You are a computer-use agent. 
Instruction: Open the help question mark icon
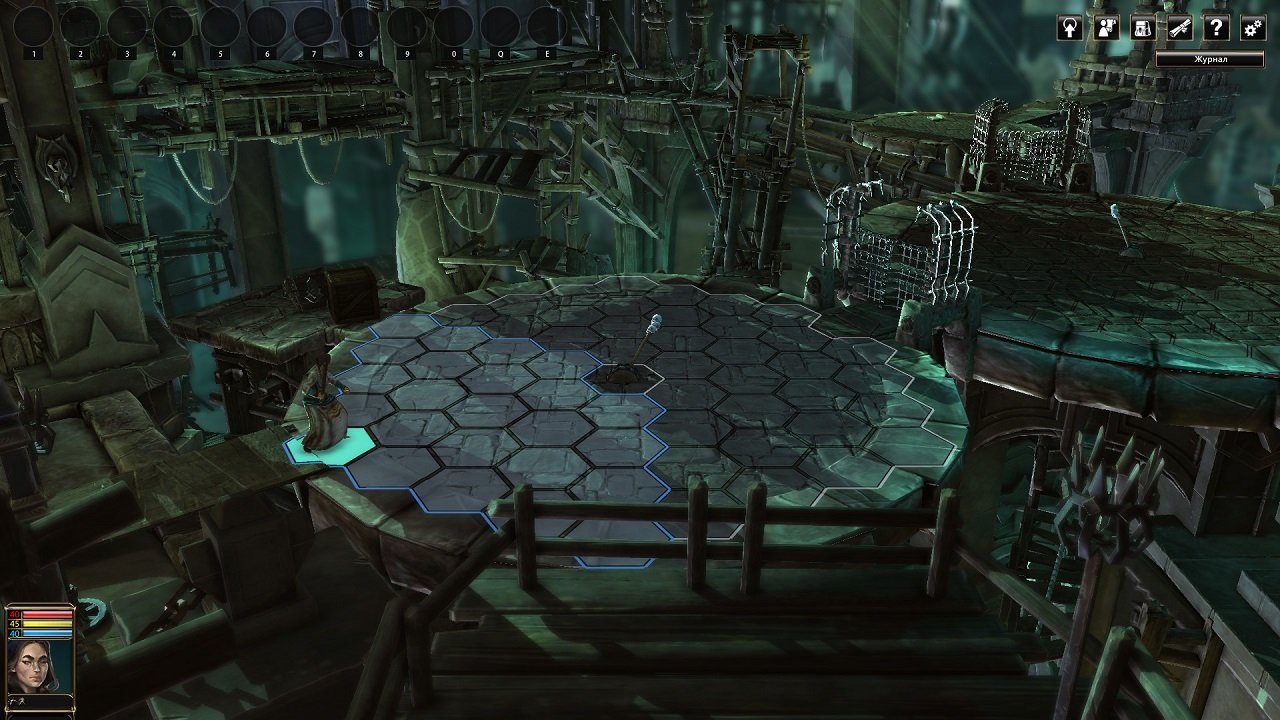pyautogui.click(x=1216, y=28)
